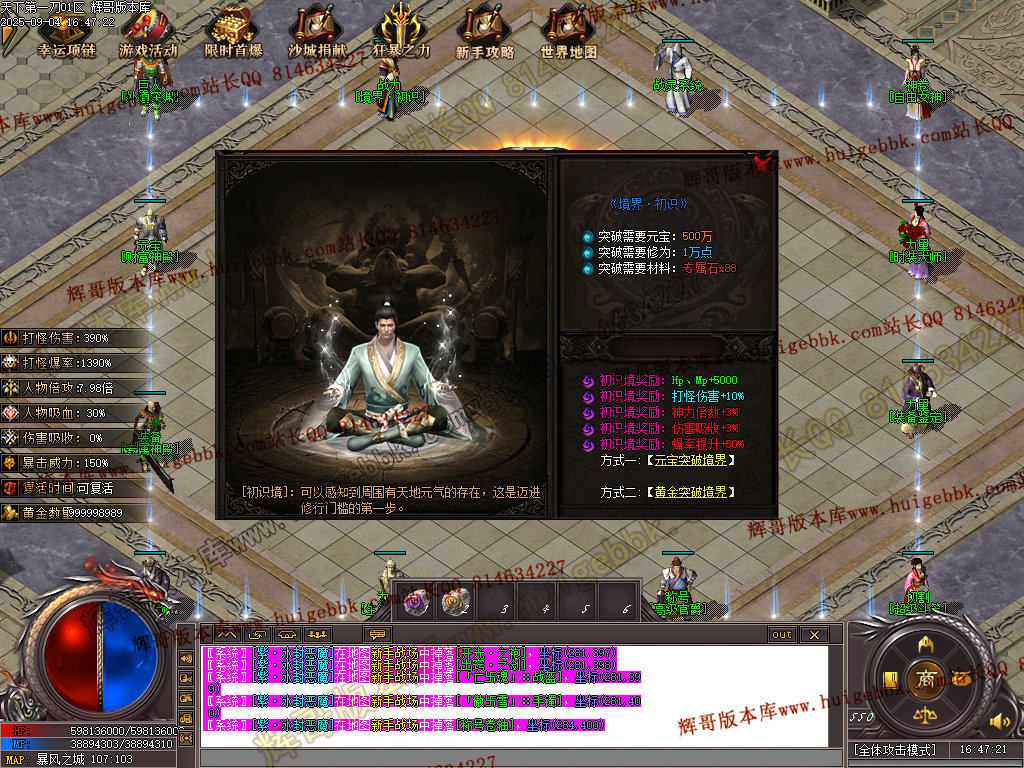Viewport: 1024px width, 768px height.
Task: Use the item in hotbar slot 1
Action: pyautogui.click(x=412, y=601)
